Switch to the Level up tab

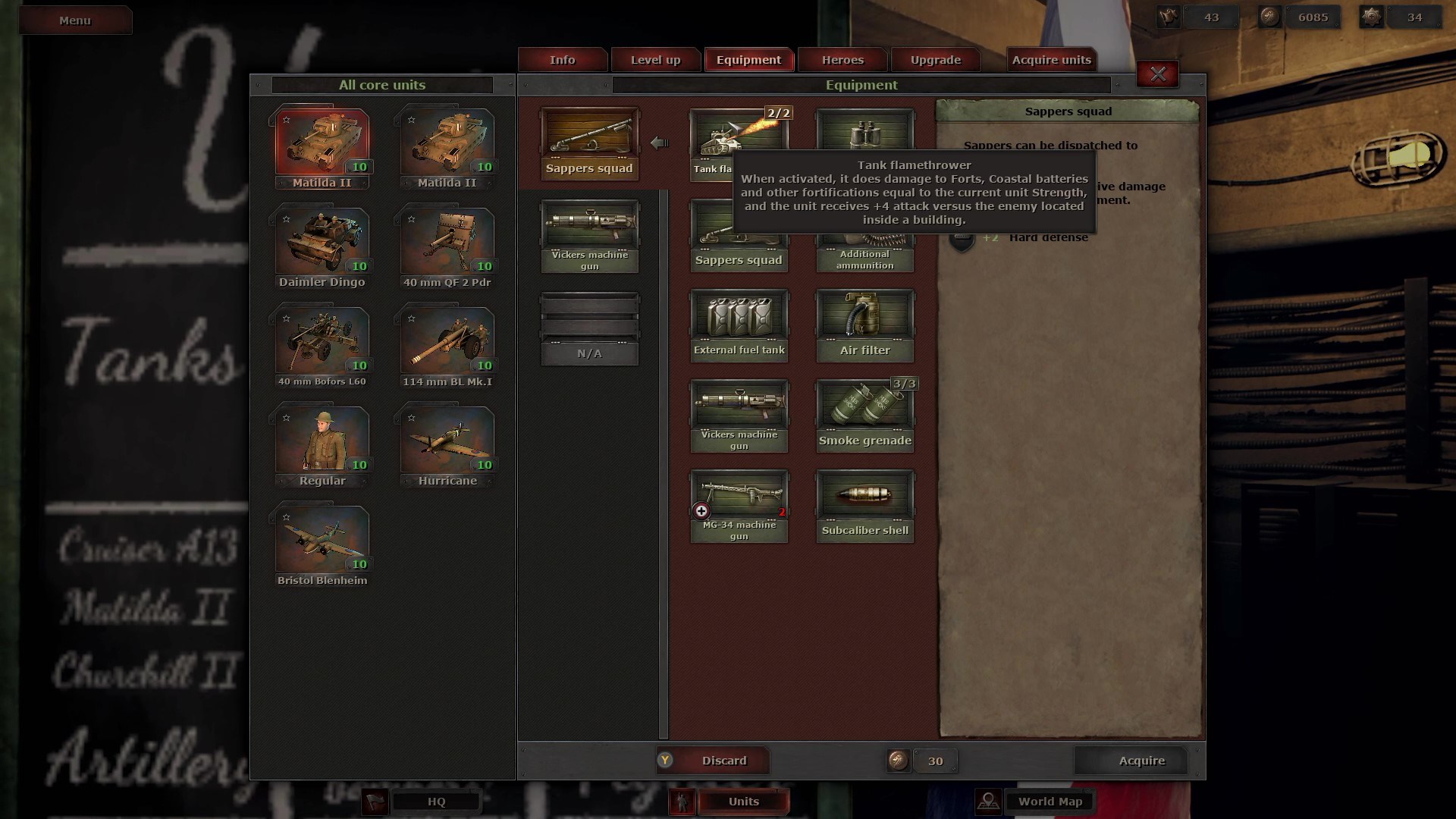655,60
